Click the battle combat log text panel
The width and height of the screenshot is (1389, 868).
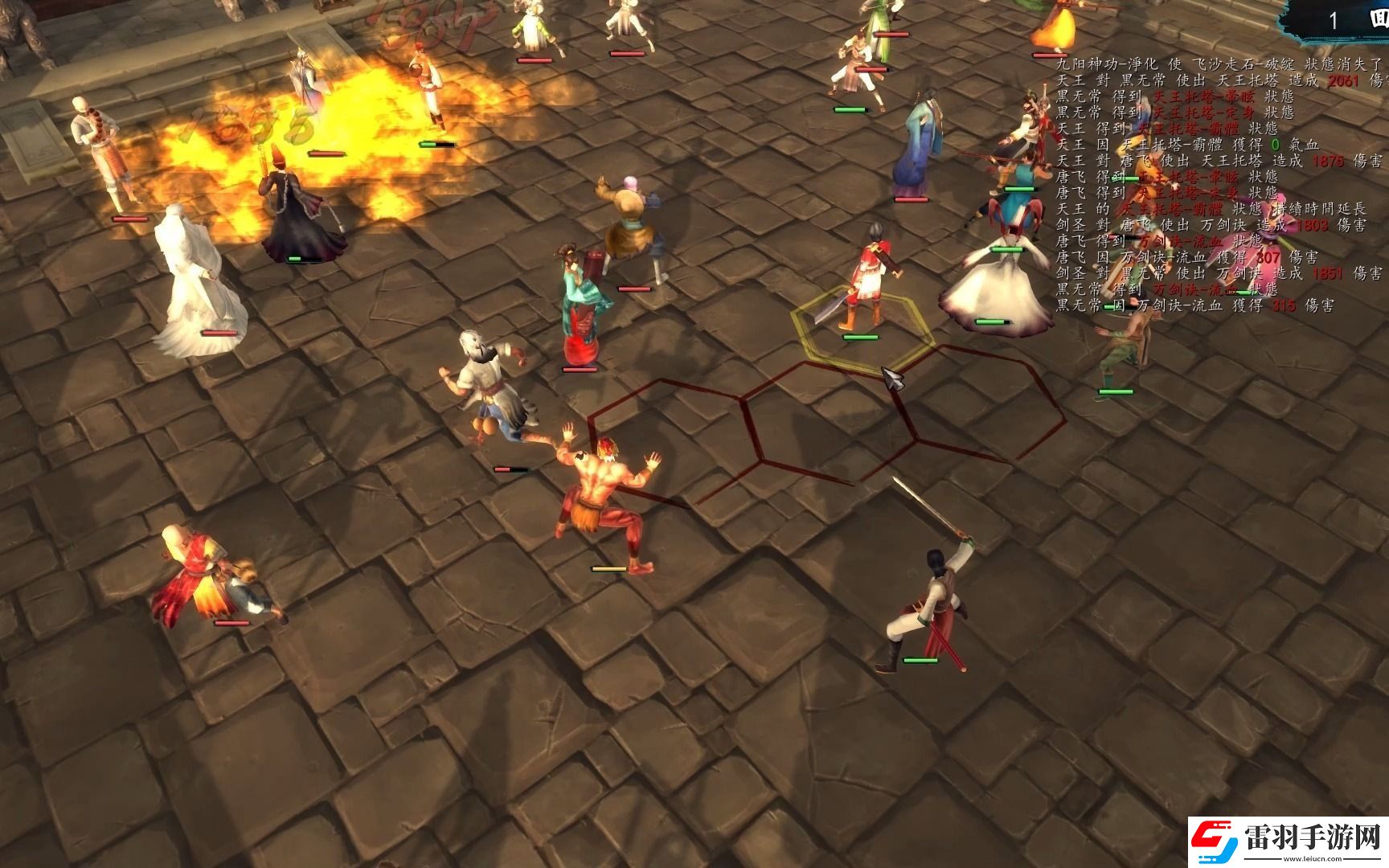[x=1219, y=184]
